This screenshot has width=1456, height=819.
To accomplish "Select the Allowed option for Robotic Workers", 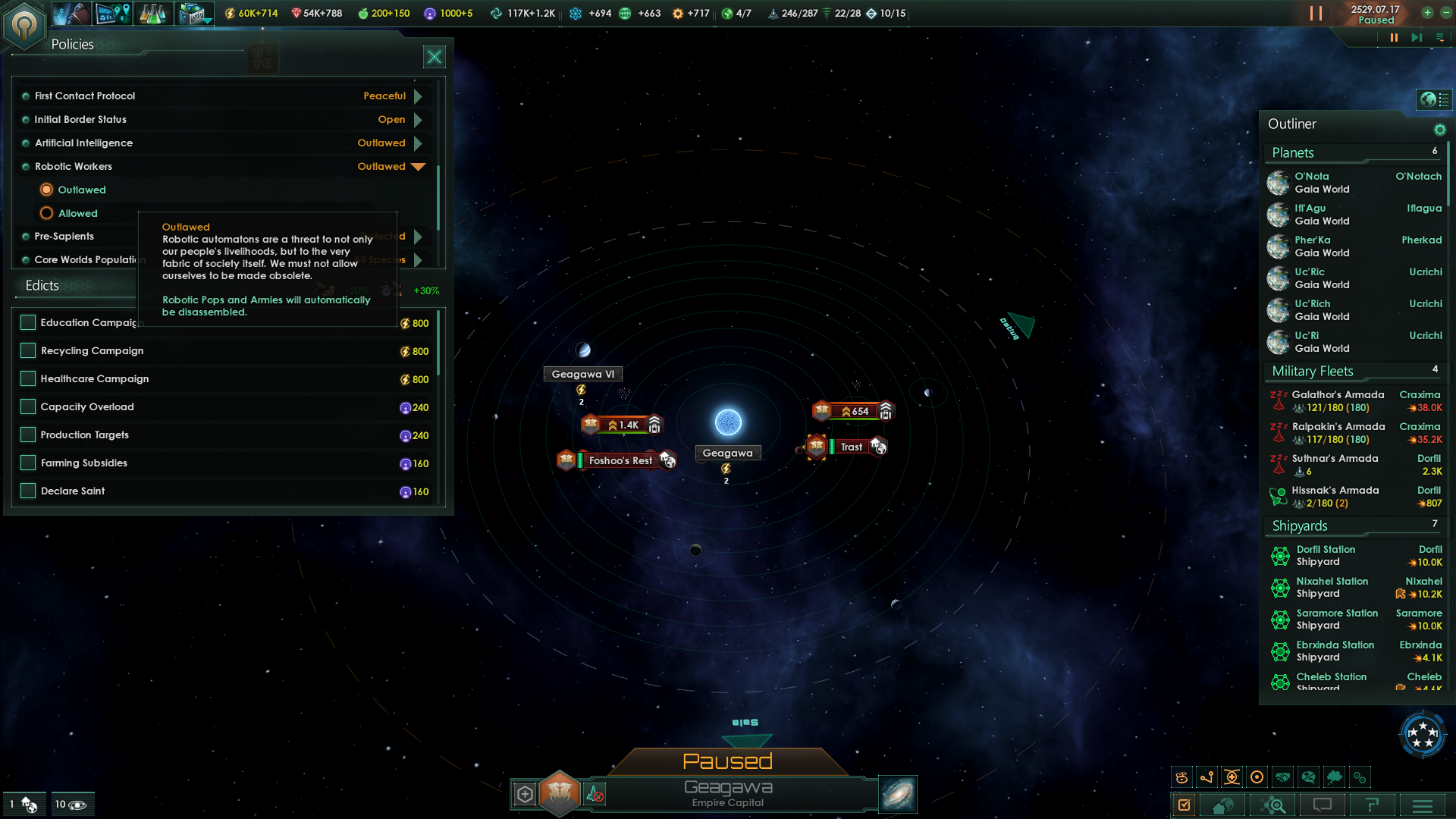I will coord(47,213).
